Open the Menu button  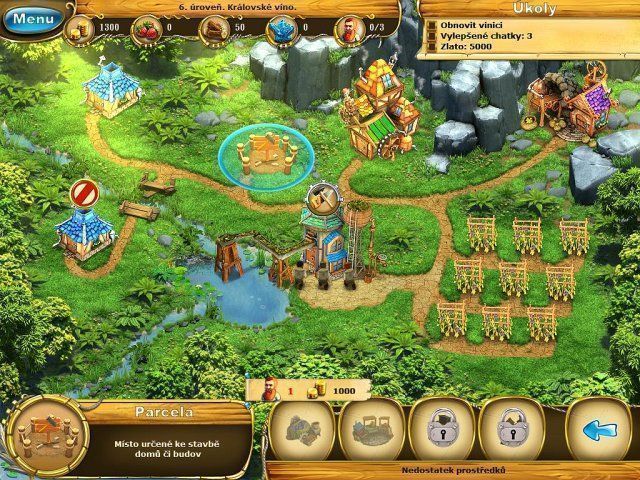click(31, 18)
